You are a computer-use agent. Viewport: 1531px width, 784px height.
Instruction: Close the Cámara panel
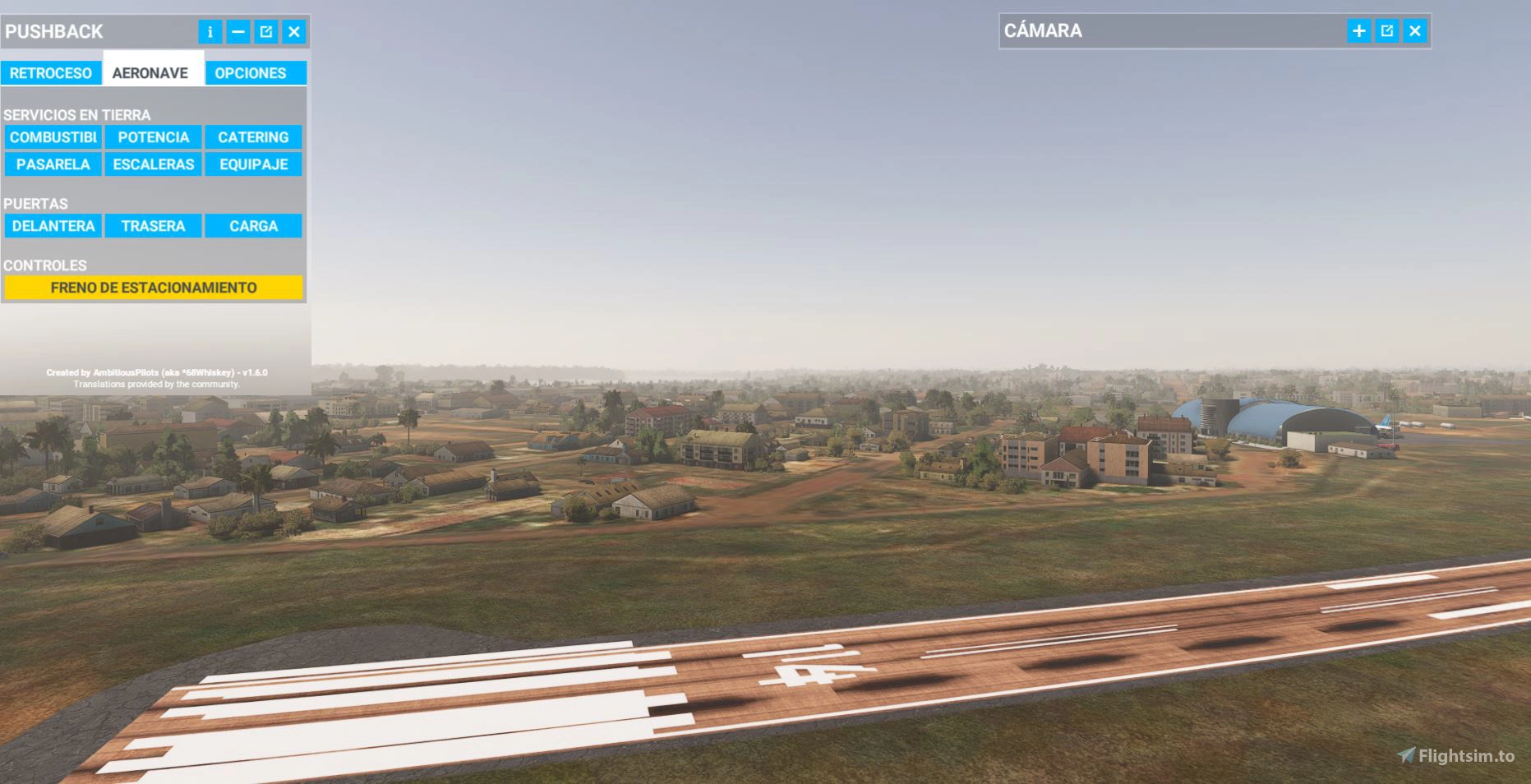click(1415, 31)
